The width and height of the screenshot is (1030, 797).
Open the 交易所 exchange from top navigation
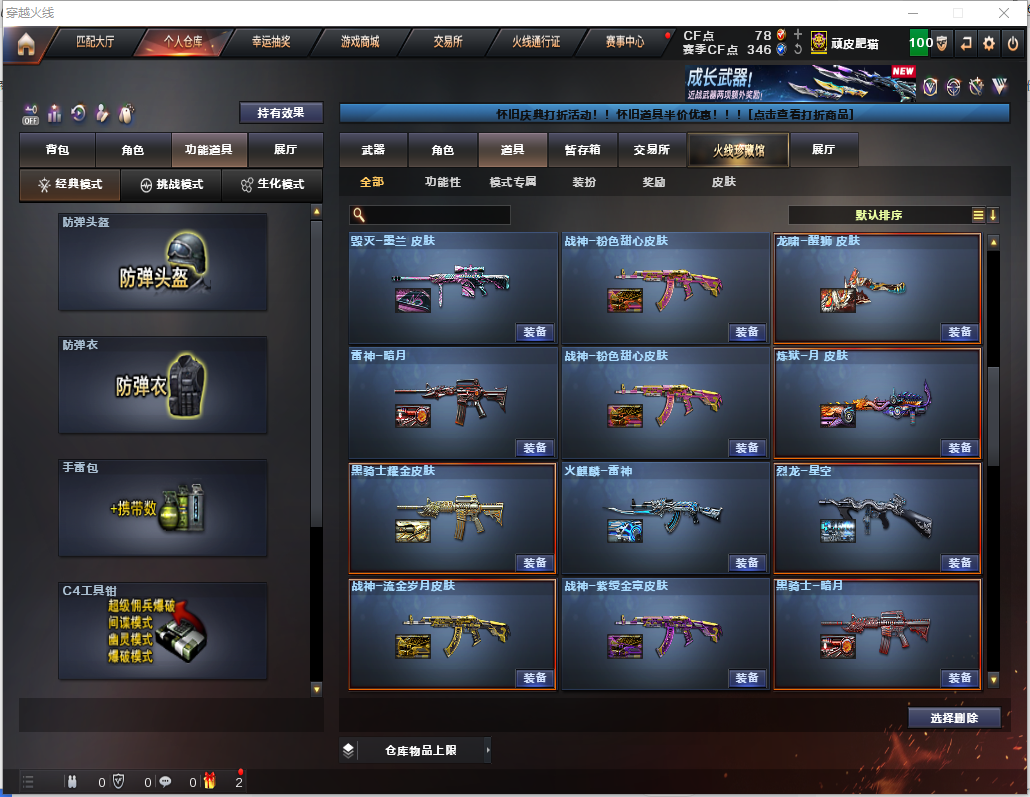(x=448, y=42)
